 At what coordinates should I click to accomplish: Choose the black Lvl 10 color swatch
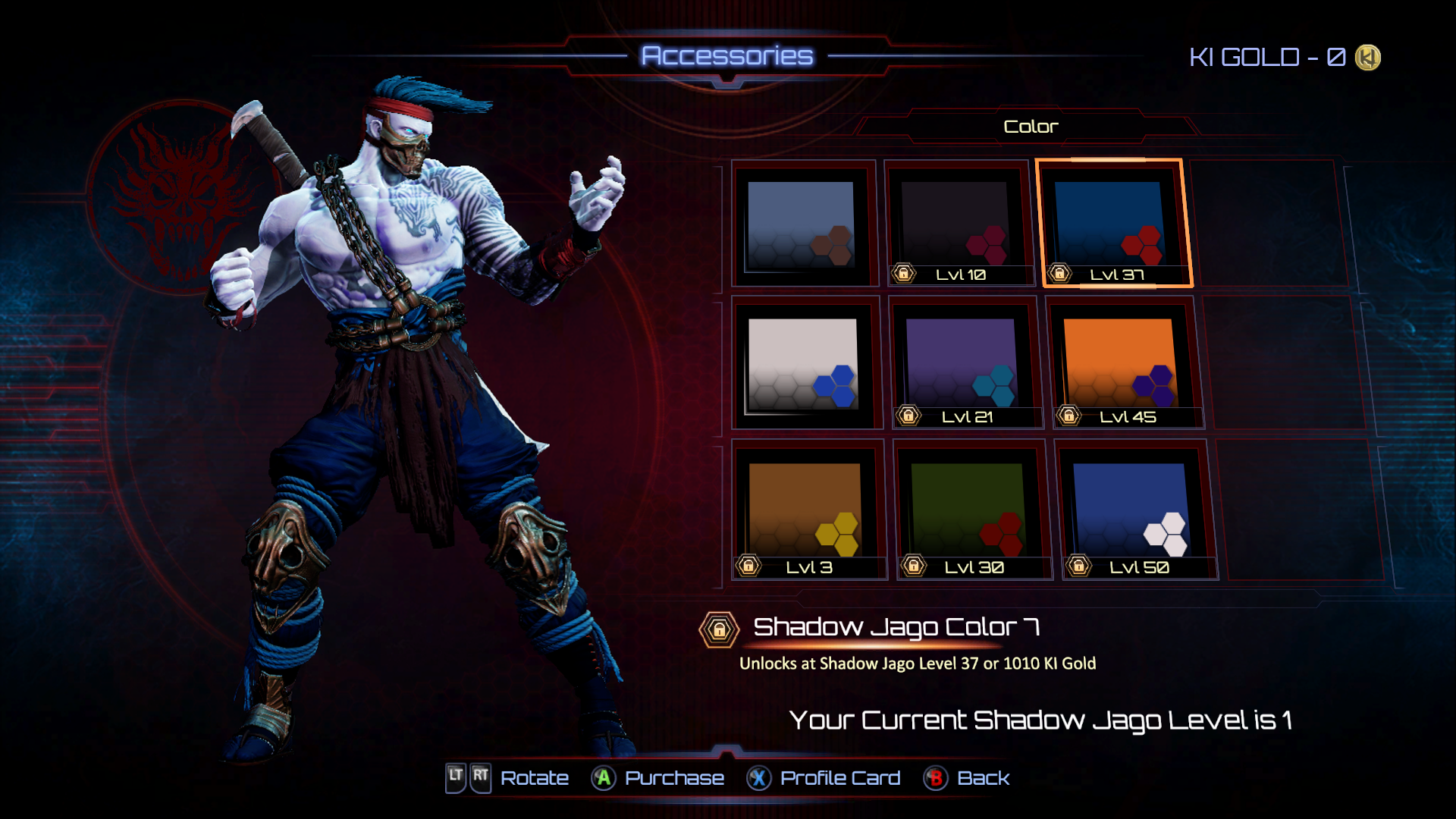pyautogui.click(x=959, y=224)
